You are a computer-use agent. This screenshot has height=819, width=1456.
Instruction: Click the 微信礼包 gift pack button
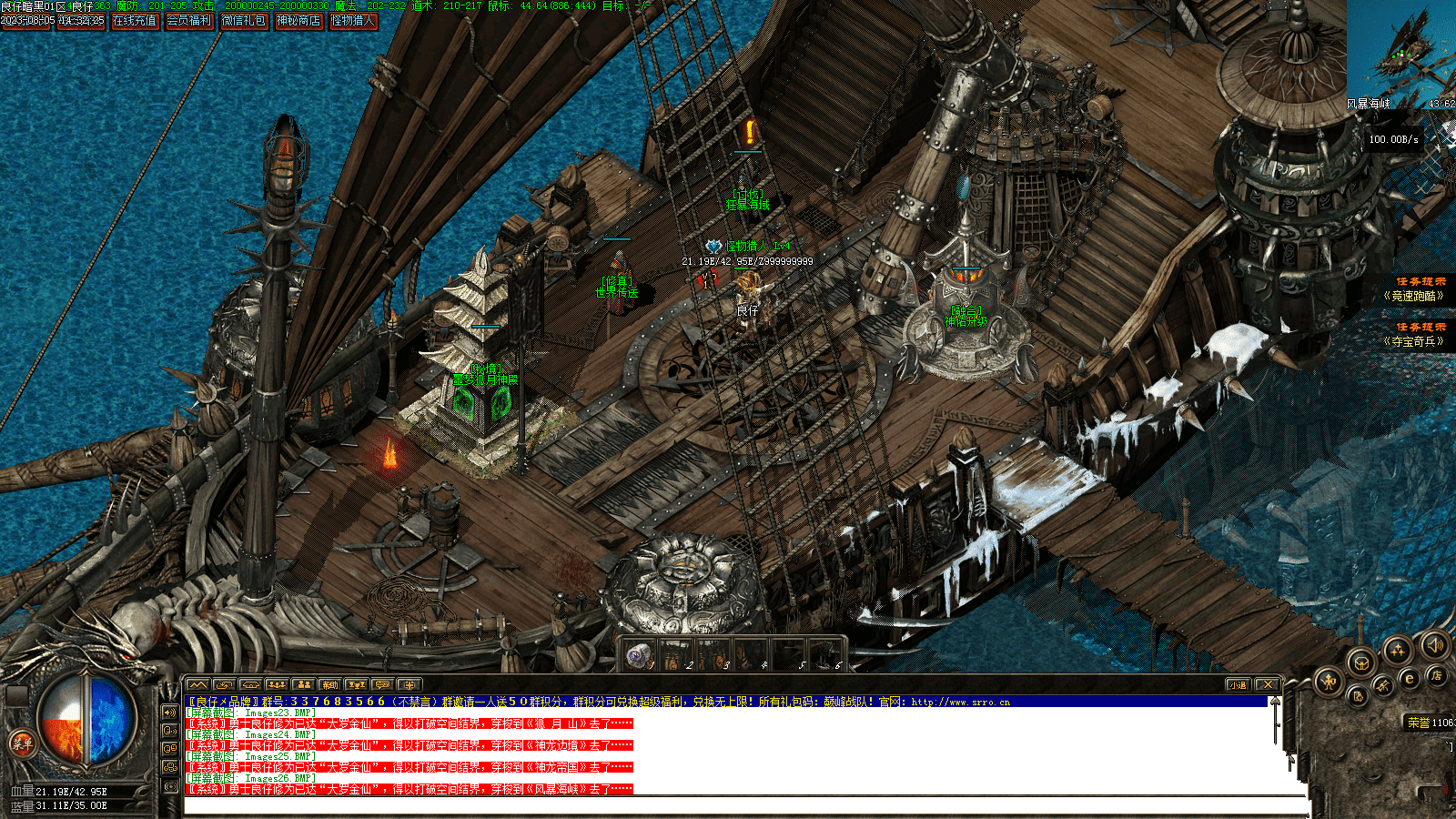pyautogui.click(x=244, y=20)
